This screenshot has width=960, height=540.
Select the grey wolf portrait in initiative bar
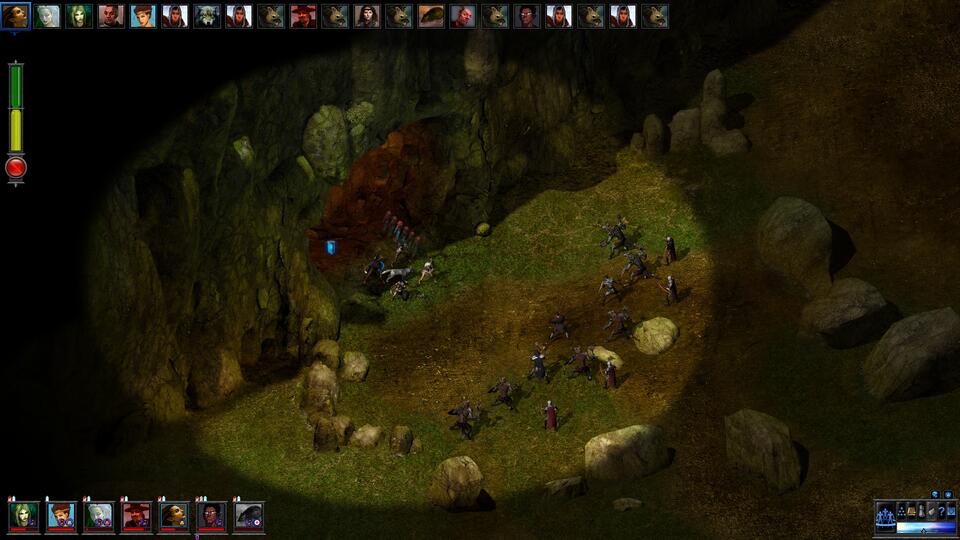point(207,16)
